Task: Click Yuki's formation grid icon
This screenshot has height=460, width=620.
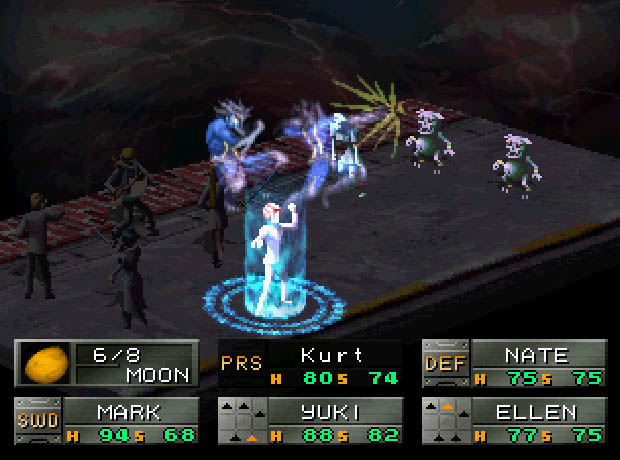Action: click(x=241, y=421)
